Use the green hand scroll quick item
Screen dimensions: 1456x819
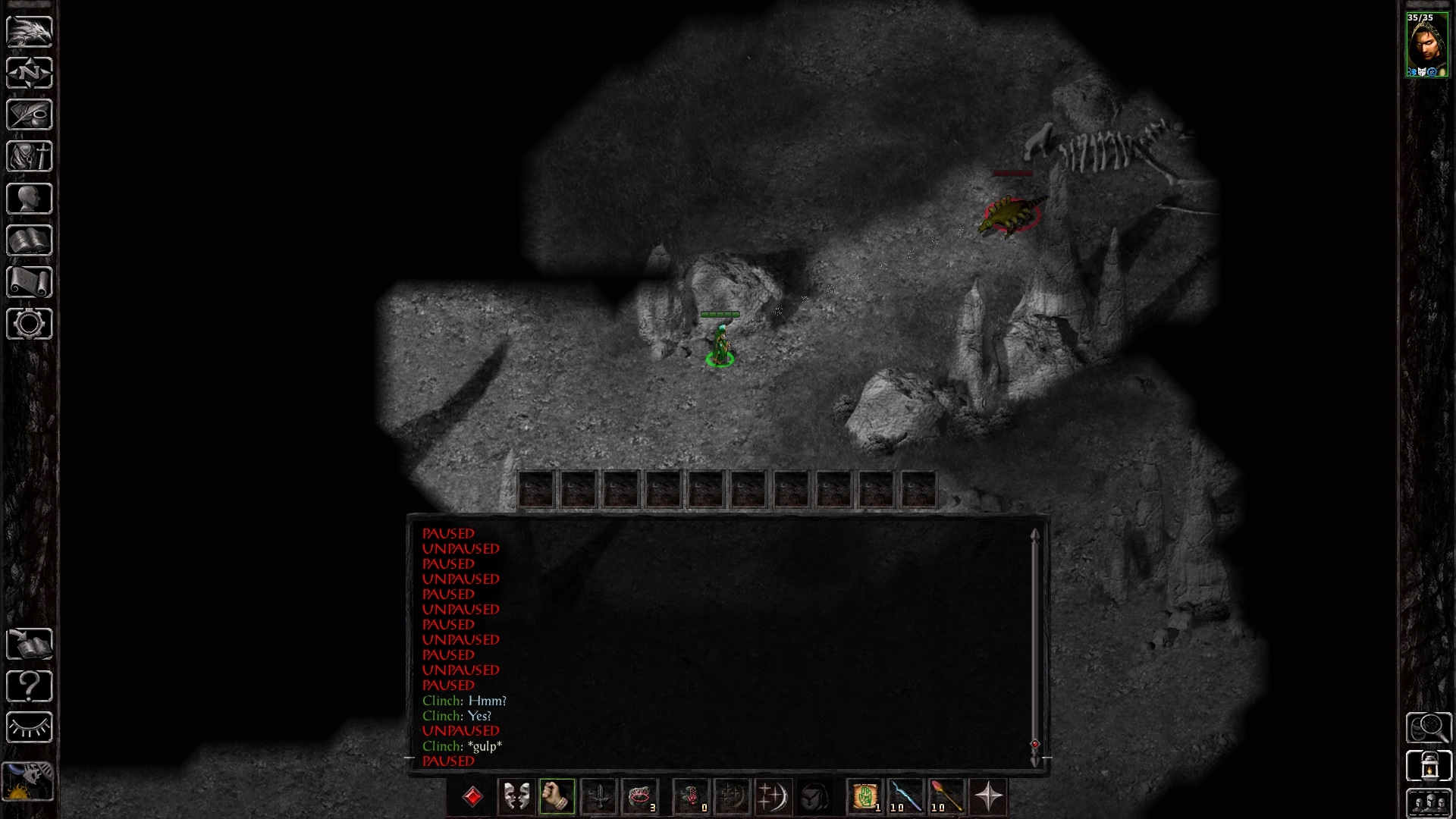865,796
